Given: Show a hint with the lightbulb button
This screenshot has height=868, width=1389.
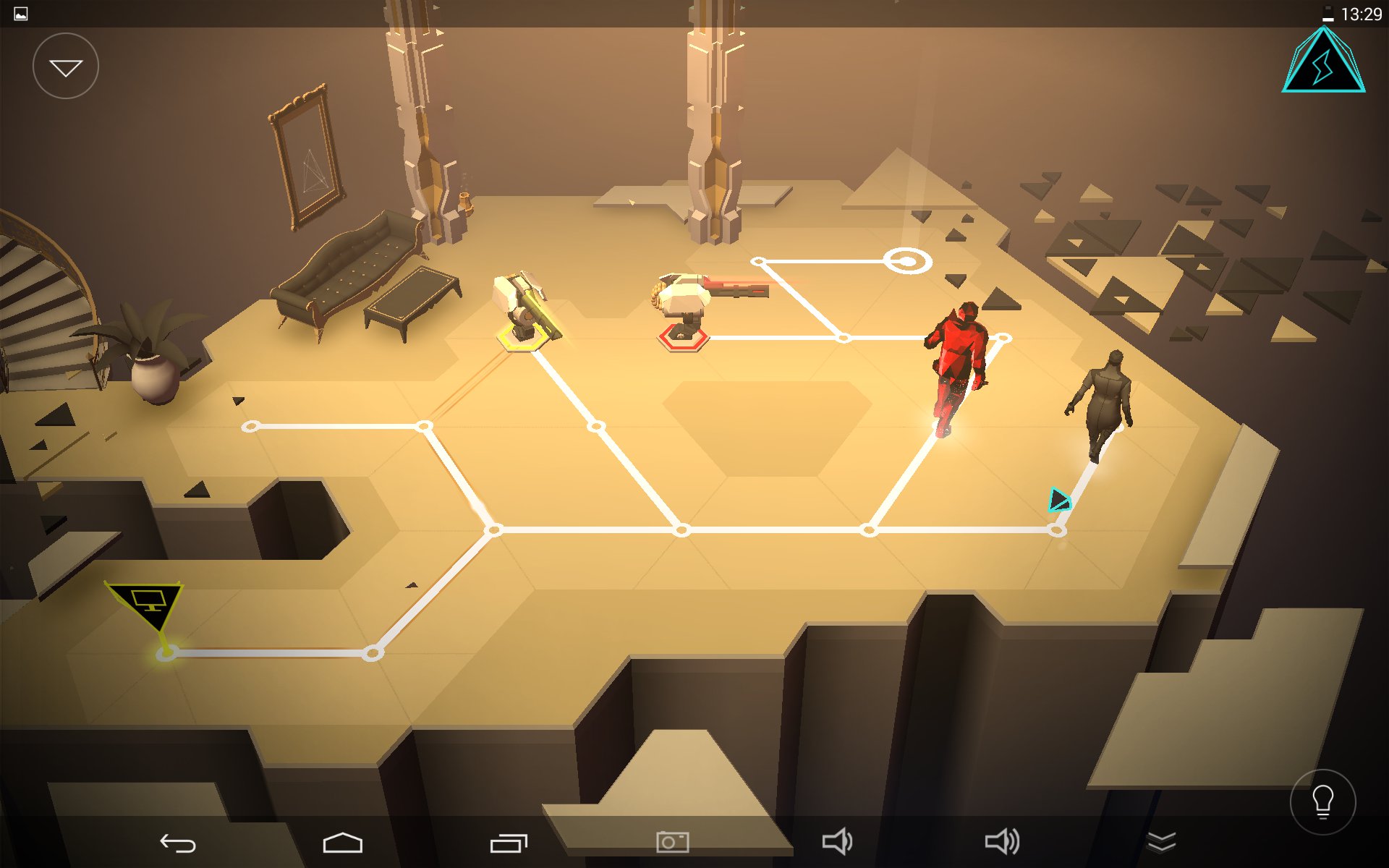Looking at the screenshot, I should click(1322, 801).
